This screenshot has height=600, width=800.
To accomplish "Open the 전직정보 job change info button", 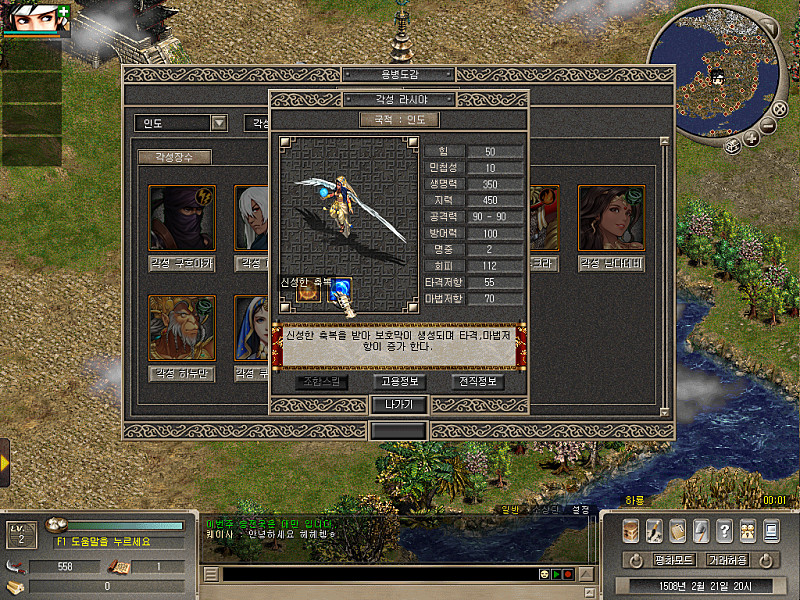I will (x=477, y=381).
